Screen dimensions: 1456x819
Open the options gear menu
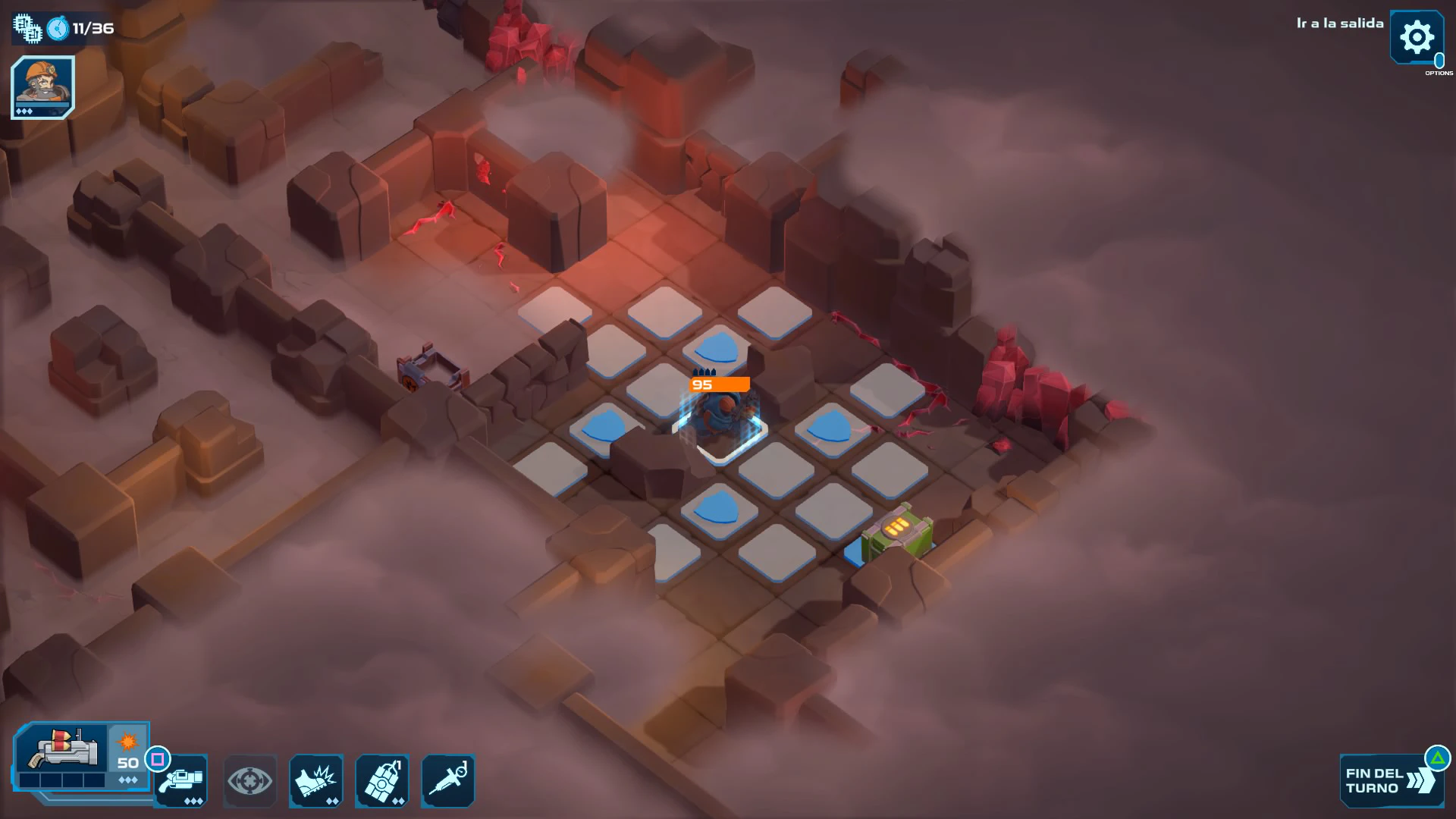point(1416,37)
